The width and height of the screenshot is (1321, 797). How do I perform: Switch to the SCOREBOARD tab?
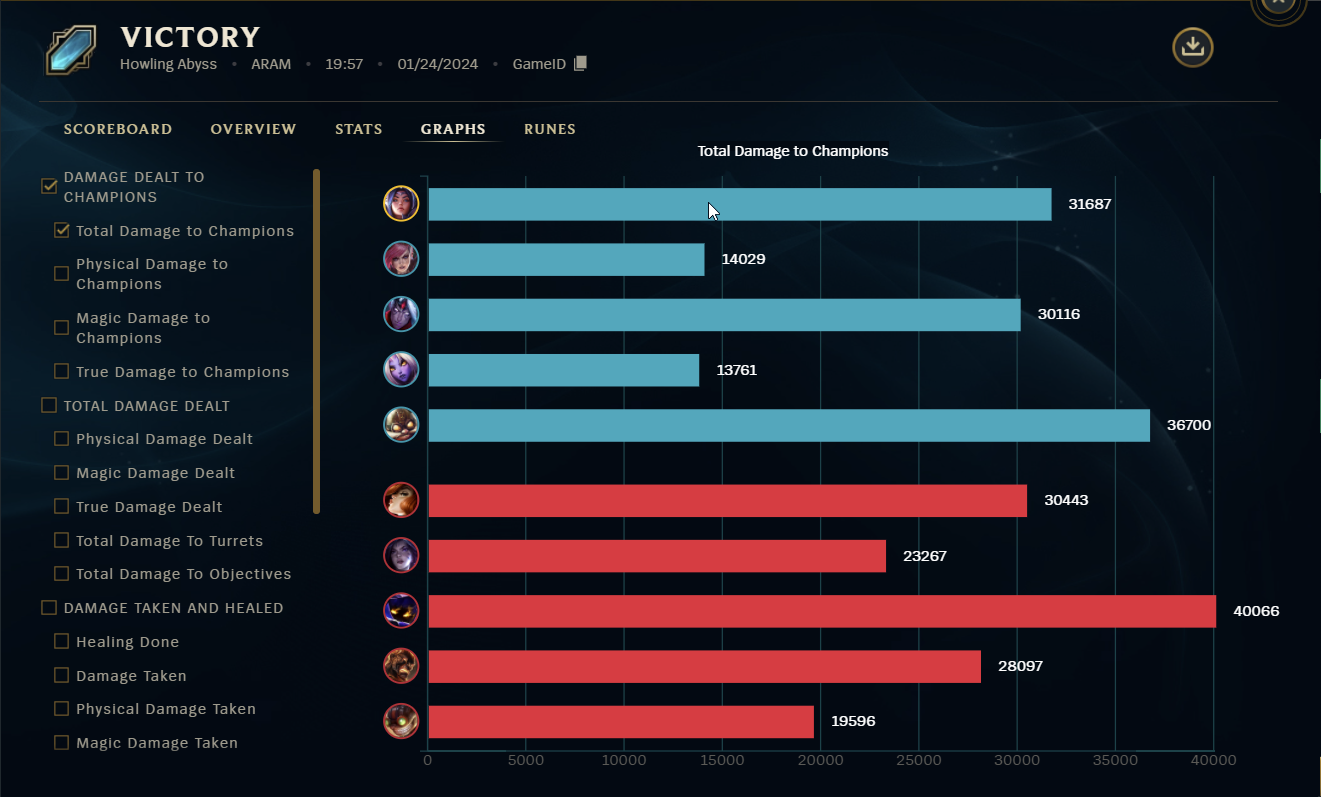click(118, 128)
